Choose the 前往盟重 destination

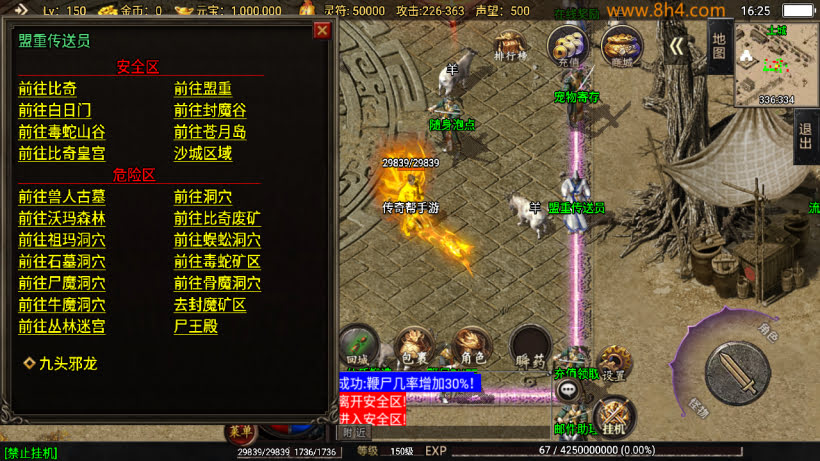202,88
